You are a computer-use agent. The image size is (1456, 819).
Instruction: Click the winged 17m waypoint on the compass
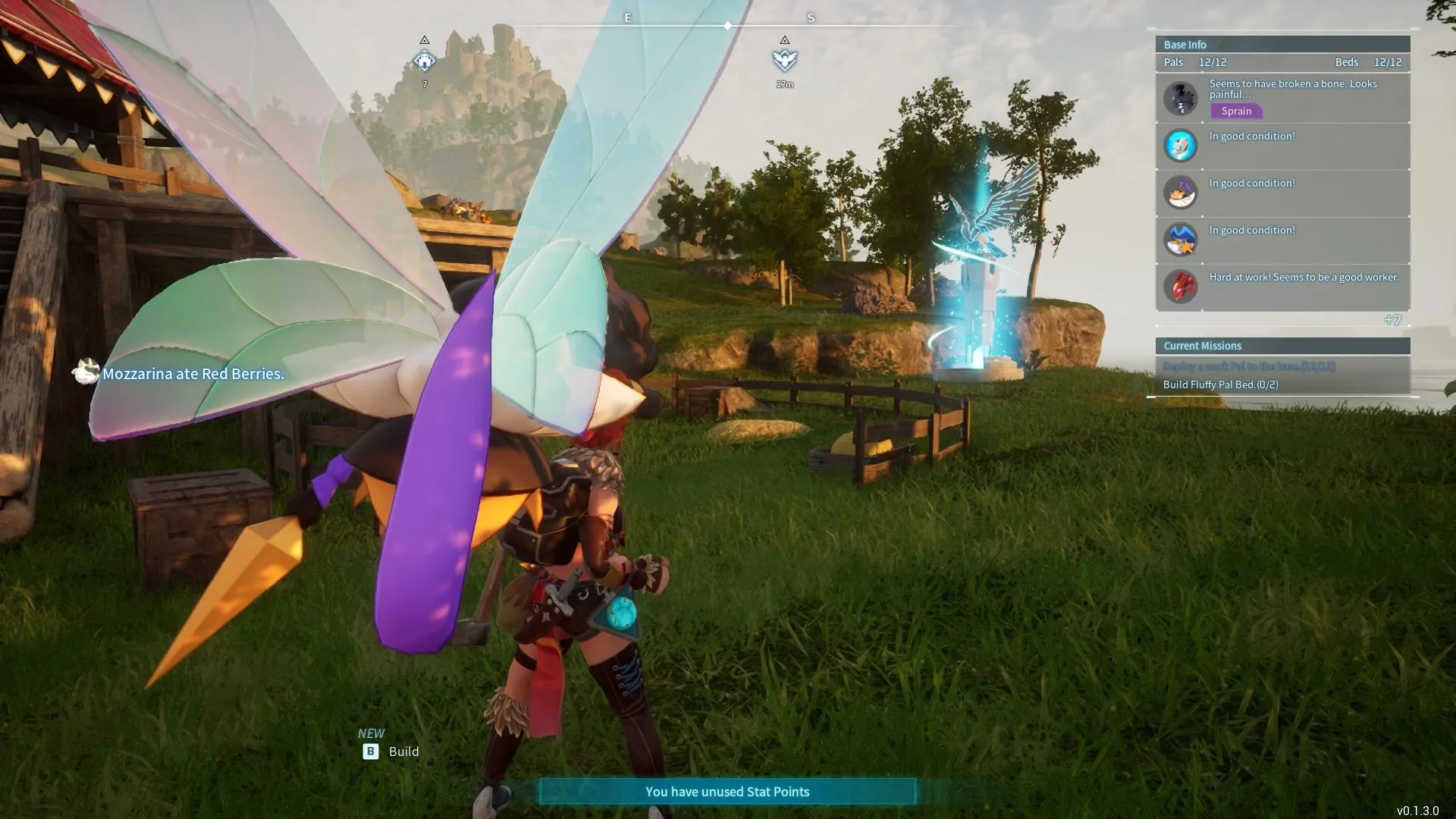click(x=784, y=61)
